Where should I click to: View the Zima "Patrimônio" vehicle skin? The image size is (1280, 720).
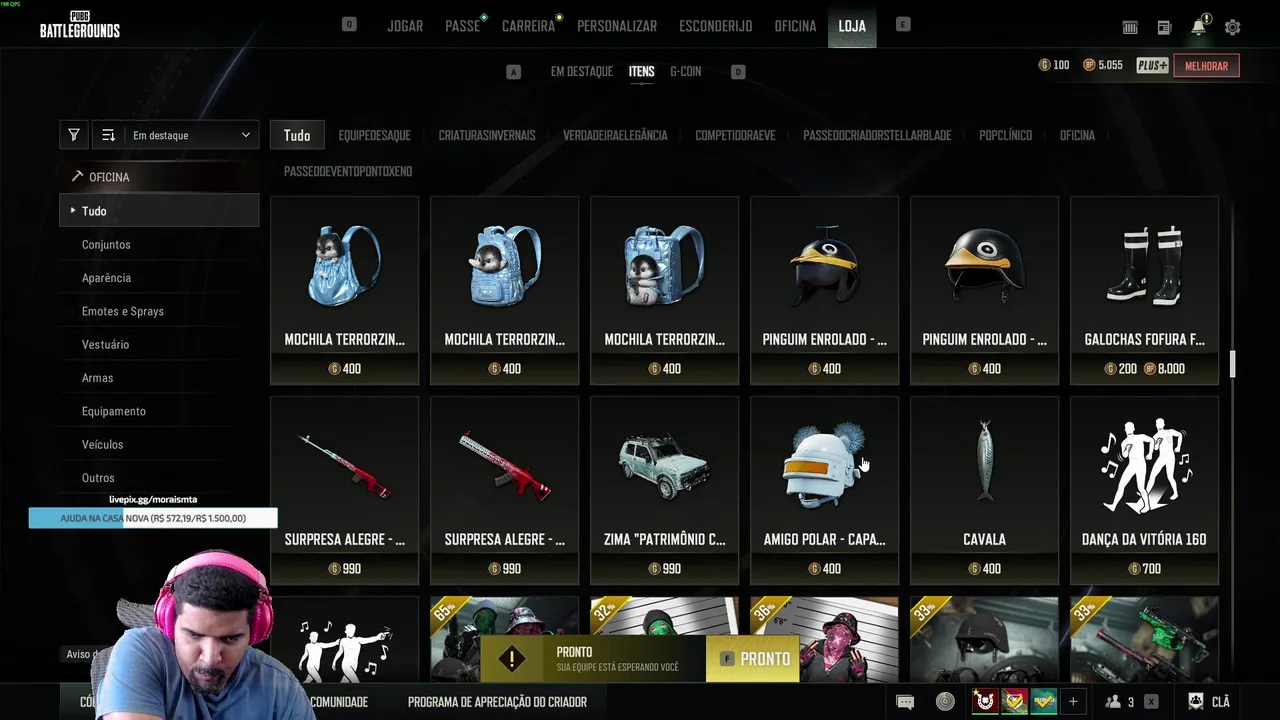[x=664, y=490]
